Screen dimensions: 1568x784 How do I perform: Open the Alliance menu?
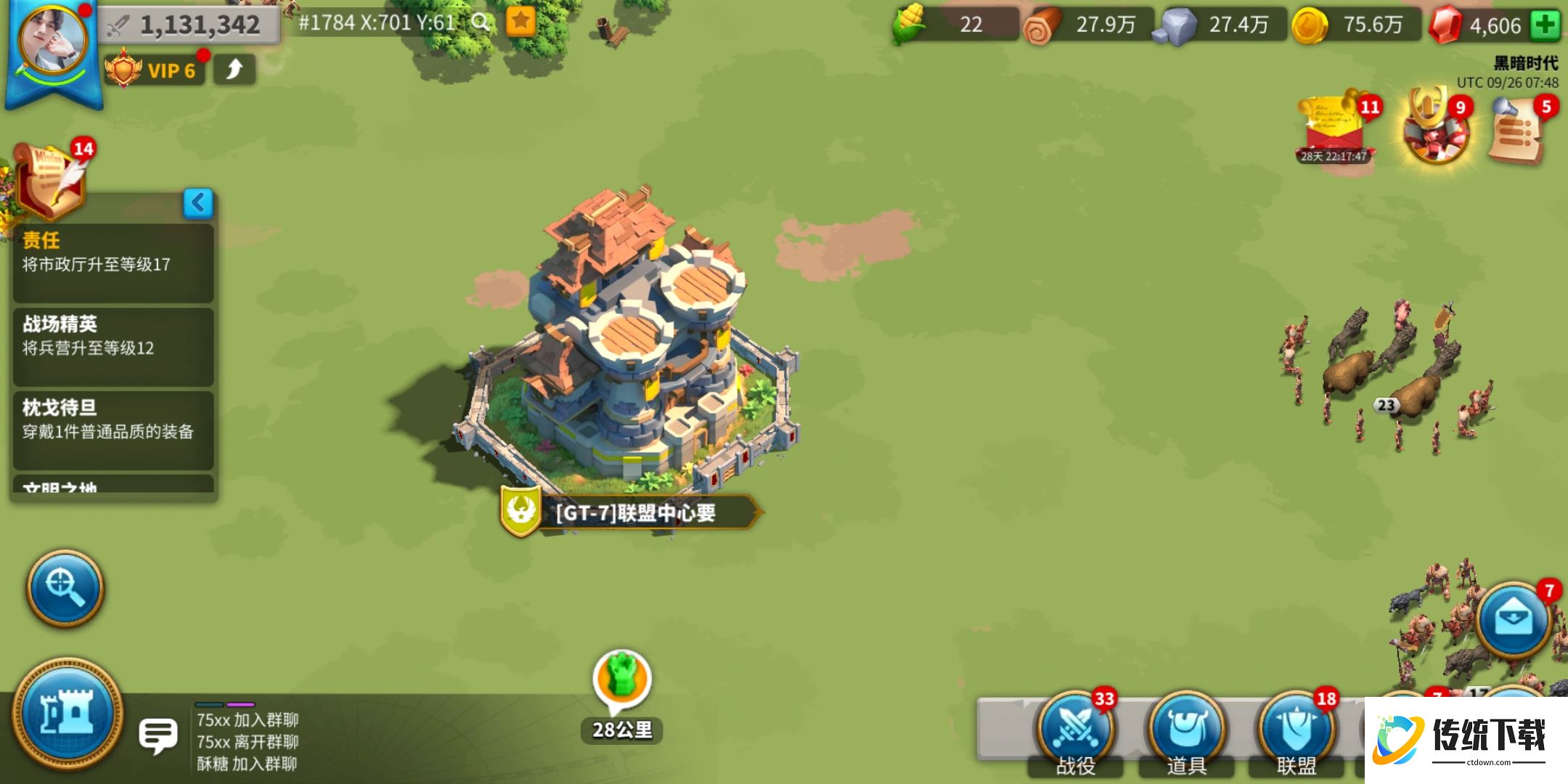coord(1296,730)
